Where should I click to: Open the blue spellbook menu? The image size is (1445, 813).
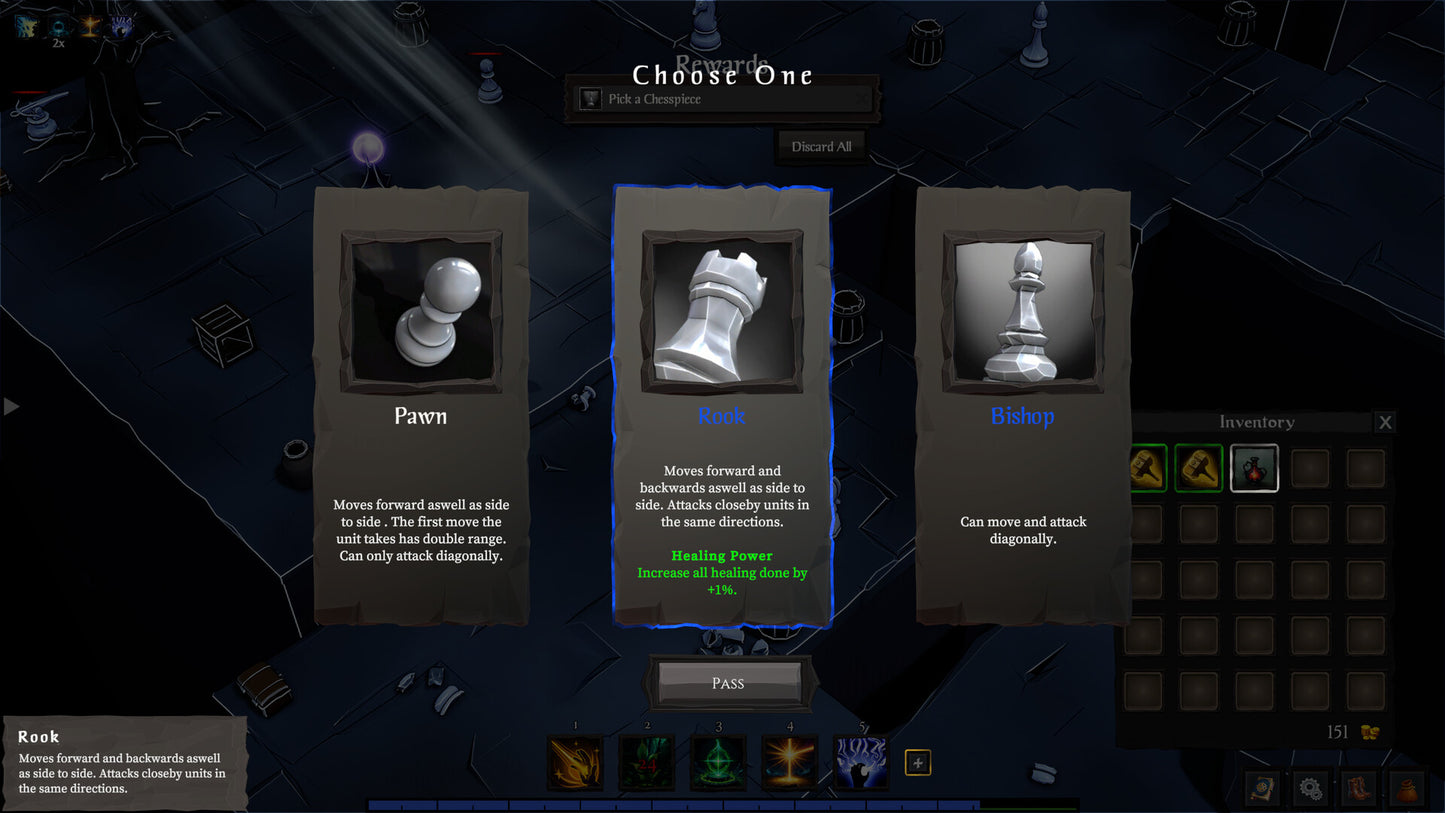pos(1264,788)
